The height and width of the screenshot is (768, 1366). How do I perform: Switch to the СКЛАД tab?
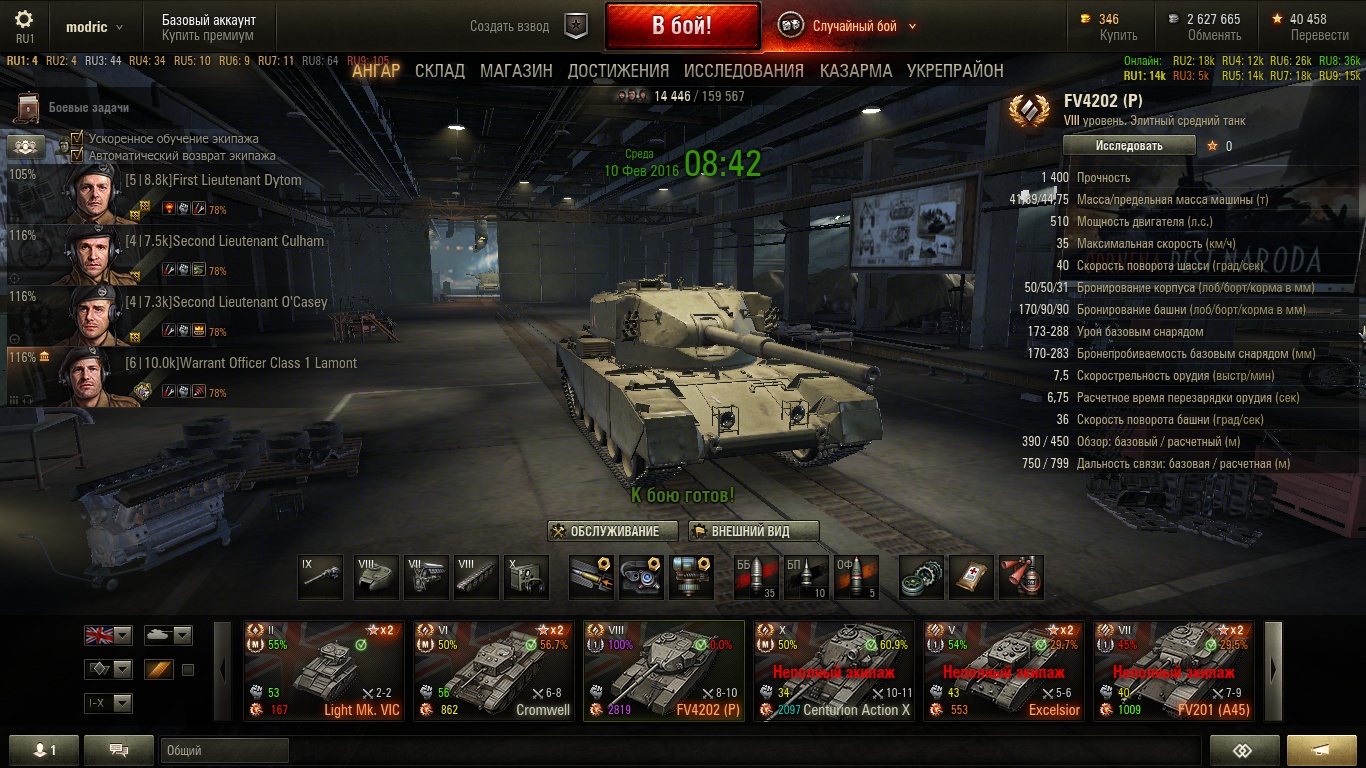pos(440,71)
